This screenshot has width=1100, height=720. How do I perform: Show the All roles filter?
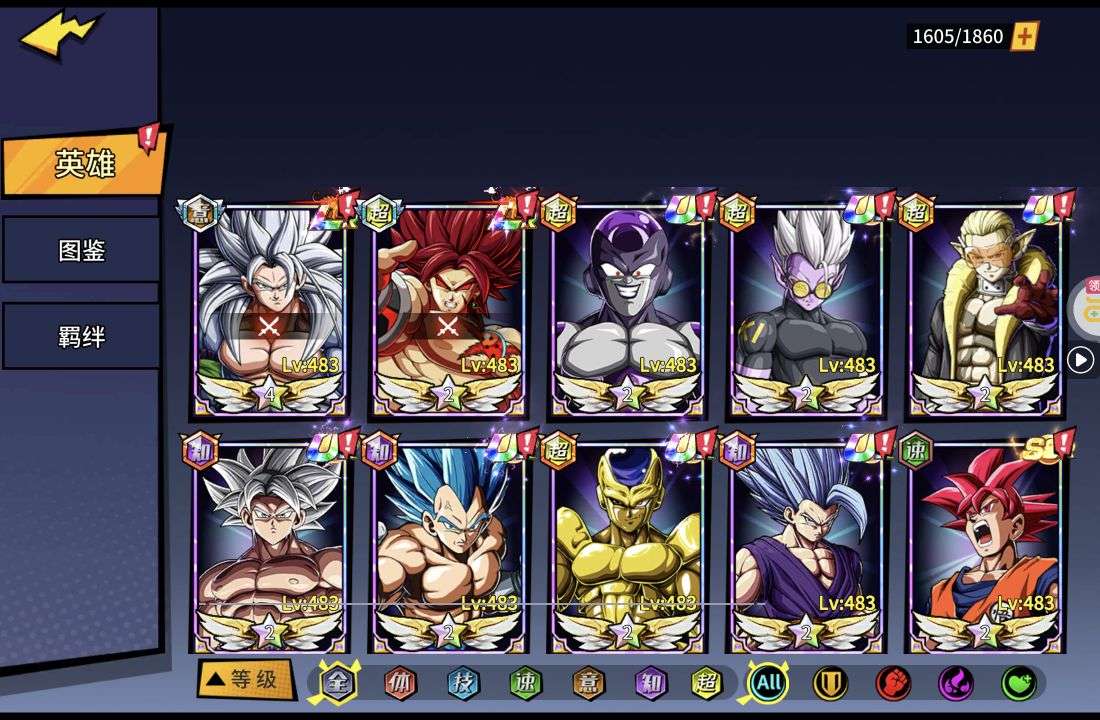tap(768, 684)
